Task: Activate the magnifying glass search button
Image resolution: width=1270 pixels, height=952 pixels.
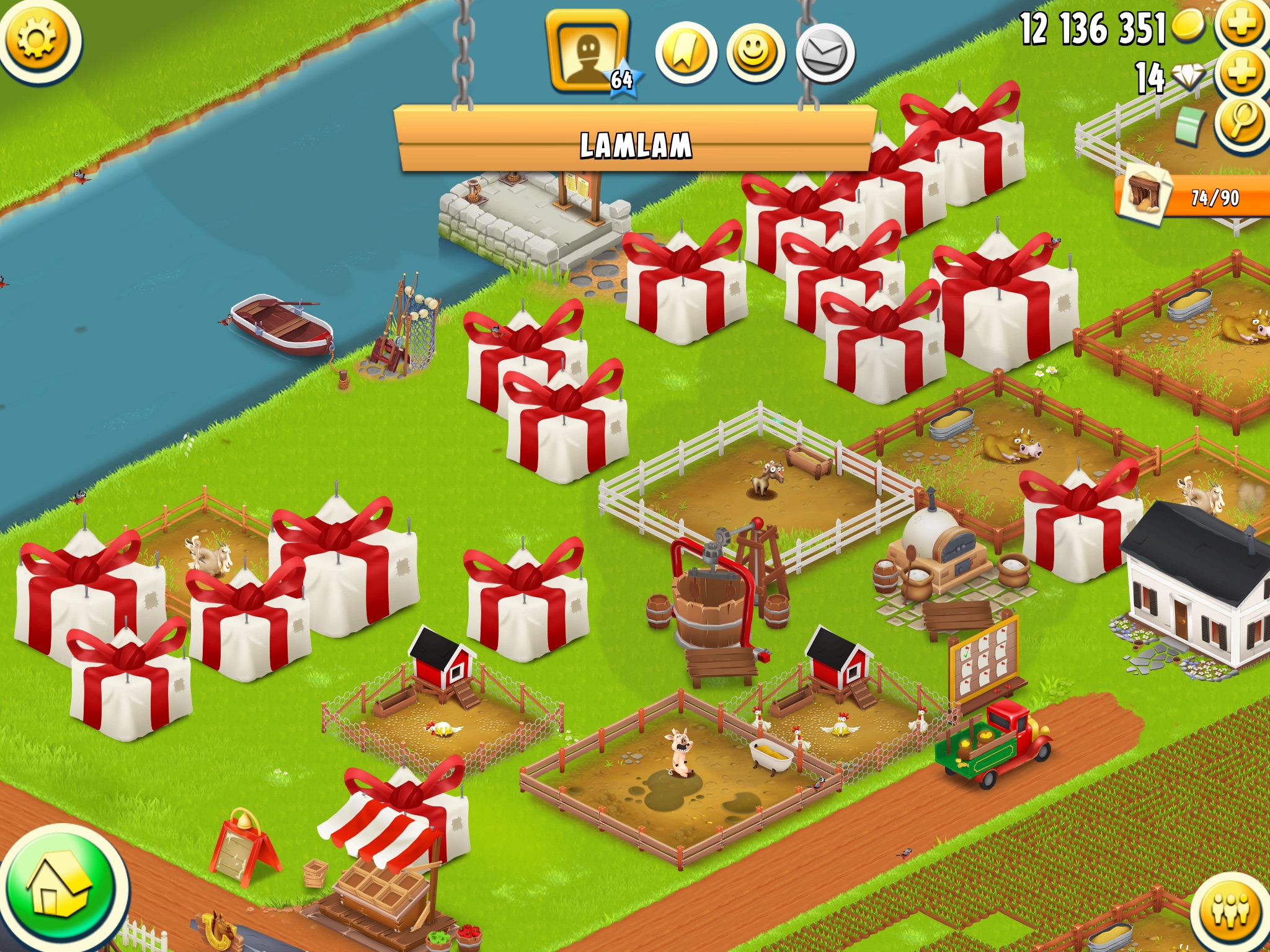Action: pyautogui.click(x=1241, y=123)
